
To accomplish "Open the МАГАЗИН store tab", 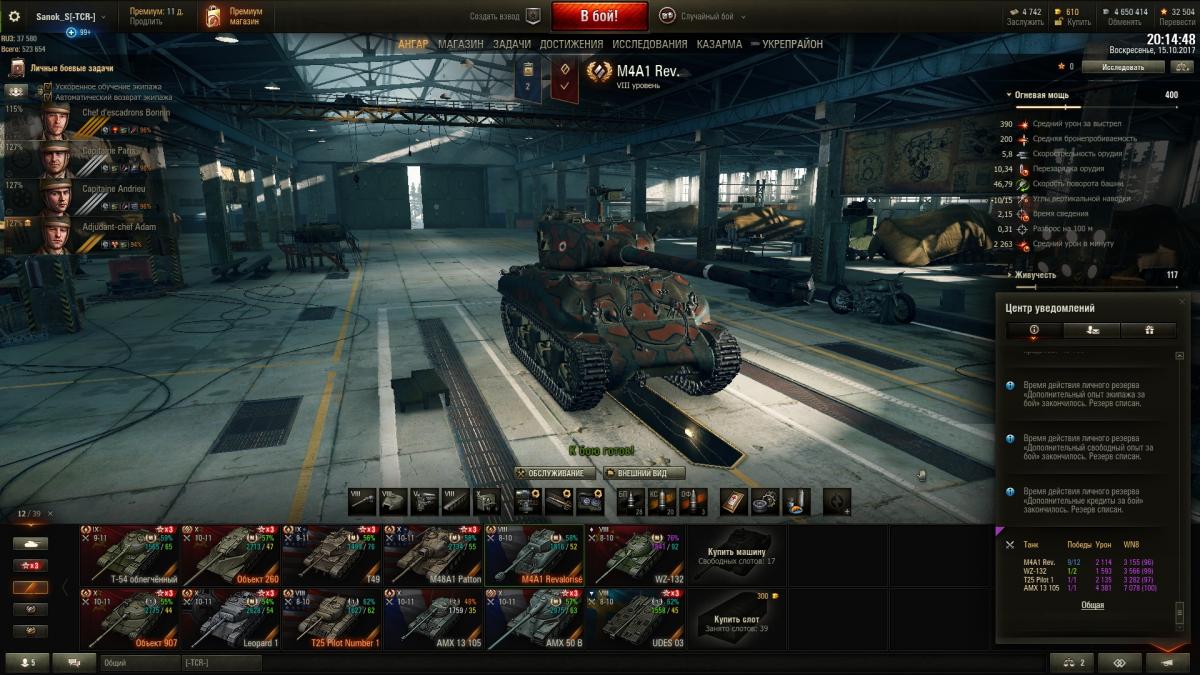I will [x=460, y=44].
